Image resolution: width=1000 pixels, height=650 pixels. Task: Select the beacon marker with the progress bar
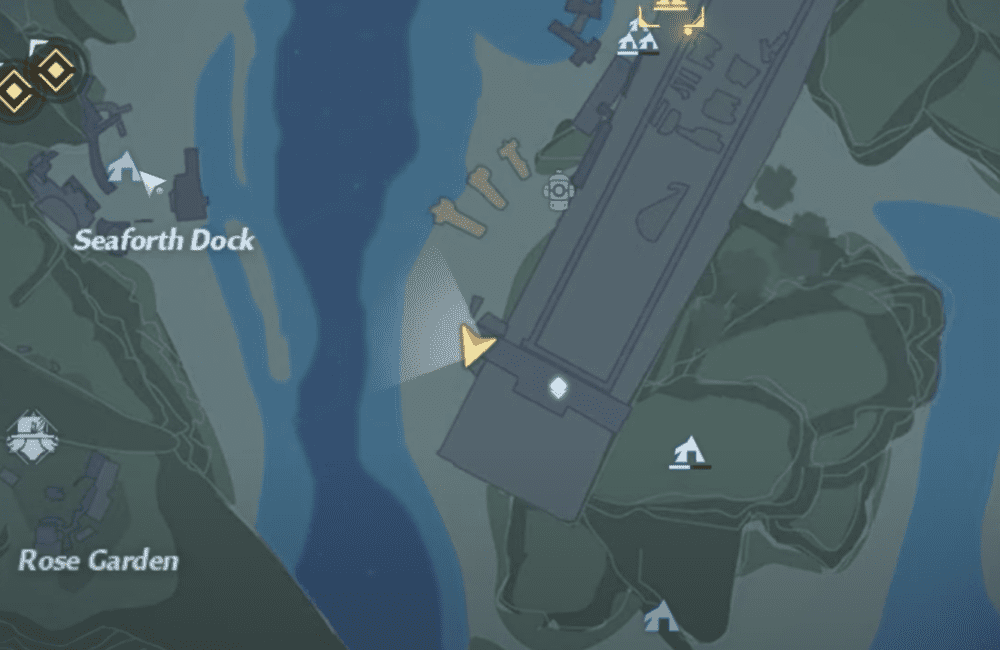(687, 452)
